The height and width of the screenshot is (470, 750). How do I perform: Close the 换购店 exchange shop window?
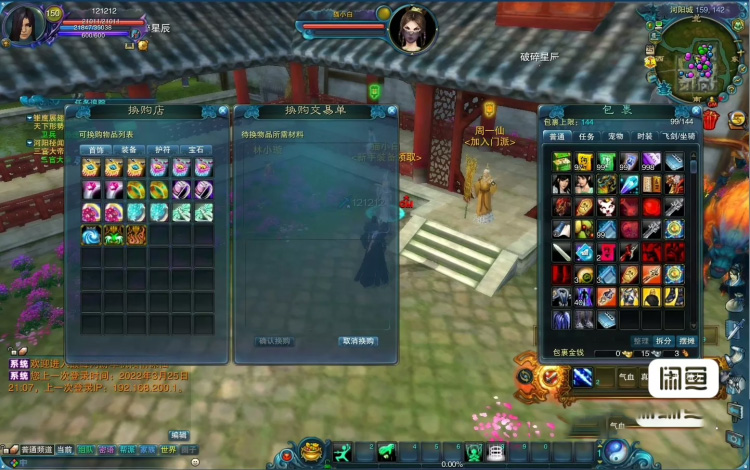[222, 110]
